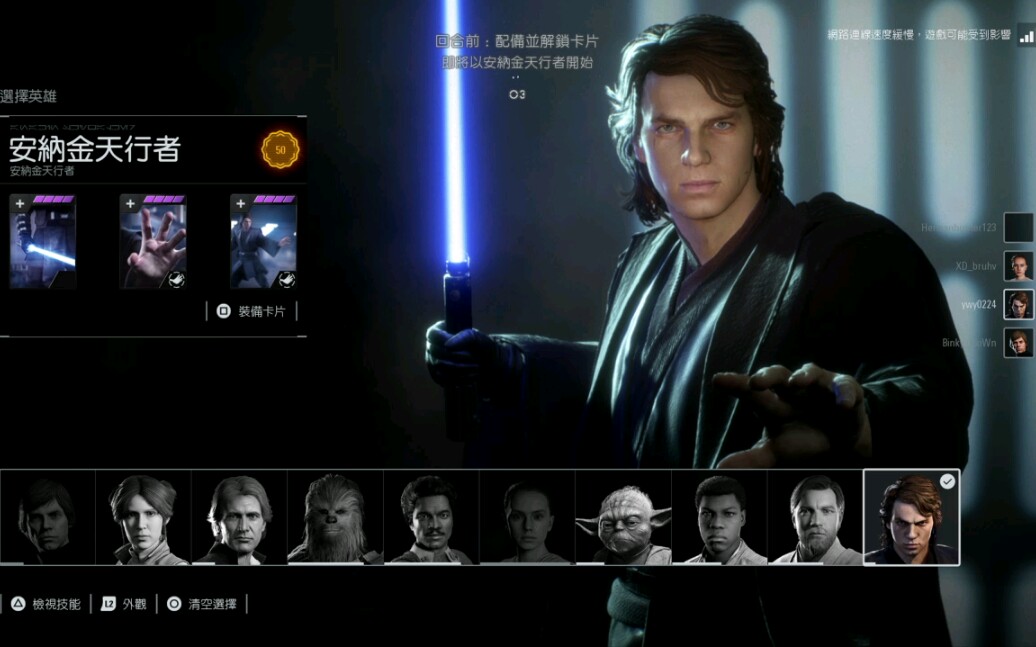Select the Chewbacca portrait
1036x647 pixels.
pyautogui.click(x=335, y=518)
